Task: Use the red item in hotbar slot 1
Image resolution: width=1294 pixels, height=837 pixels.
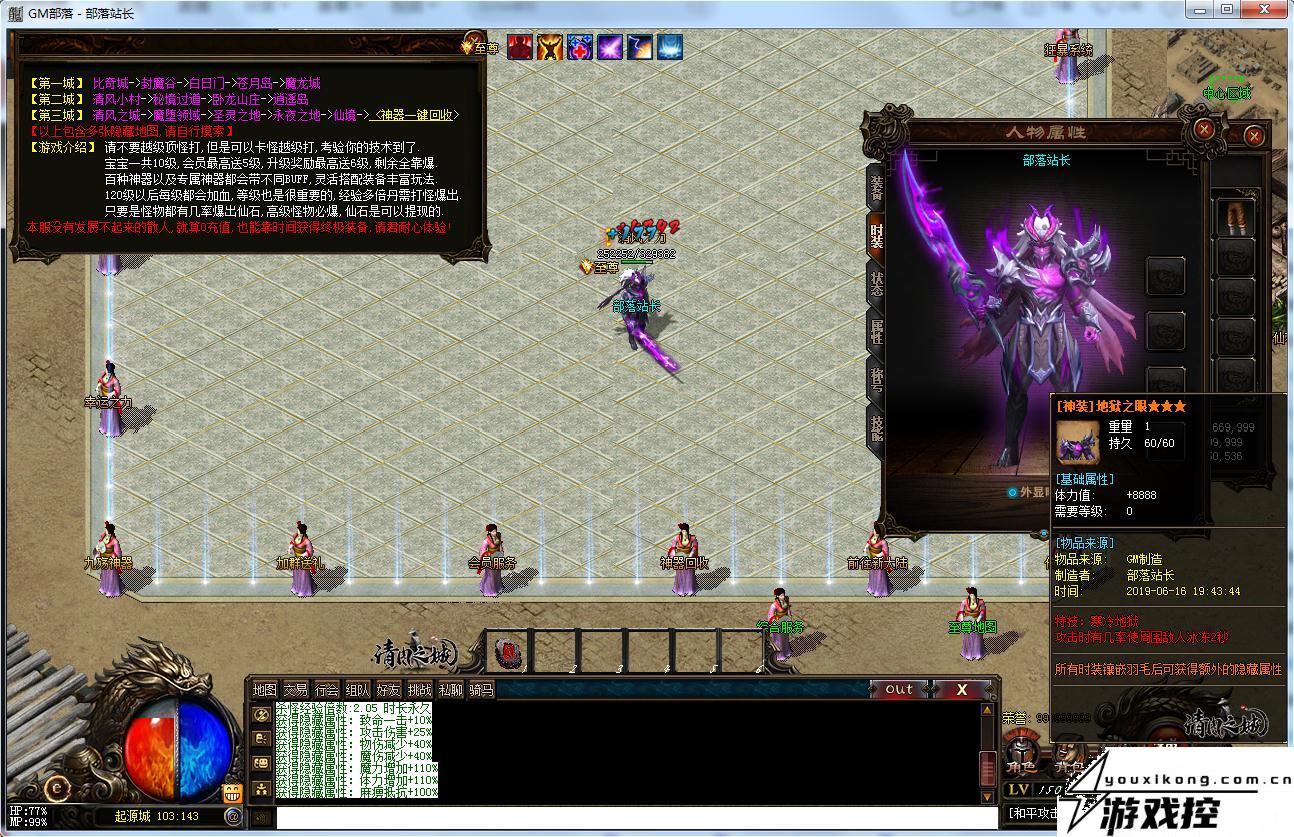Action: pyautogui.click(x=508, y=653)
